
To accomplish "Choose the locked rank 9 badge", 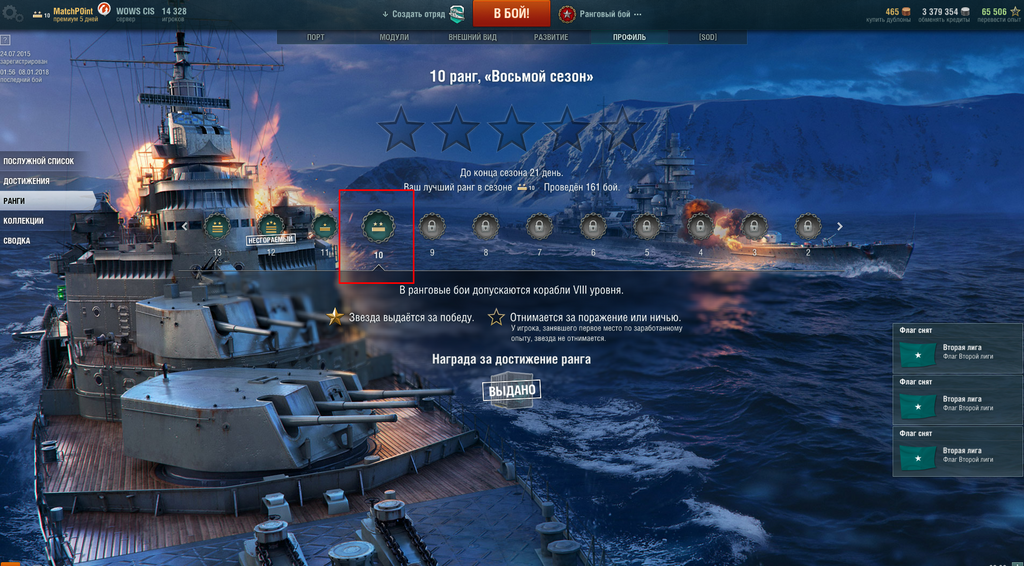I will click(x=431, y=227).
